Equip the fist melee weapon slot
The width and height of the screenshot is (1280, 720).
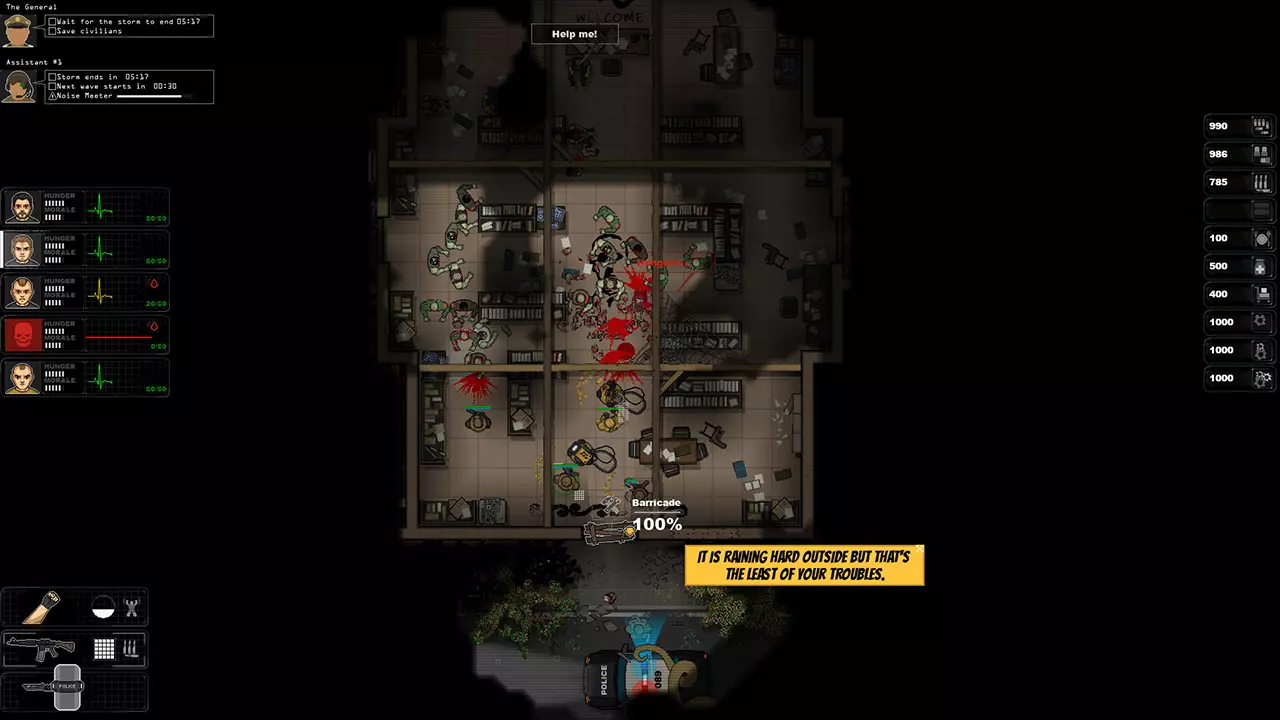coord(42,607)
